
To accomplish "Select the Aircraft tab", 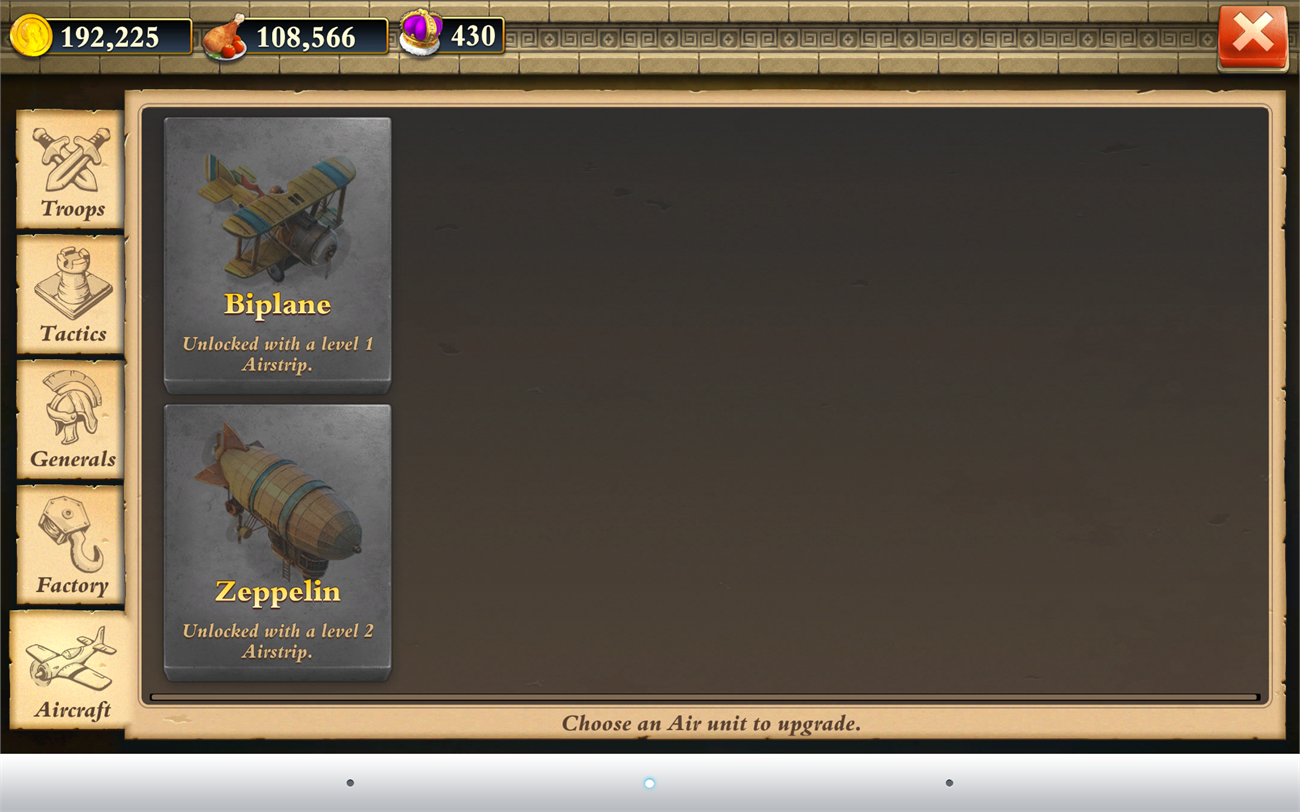I will click(x=71, y=670).
